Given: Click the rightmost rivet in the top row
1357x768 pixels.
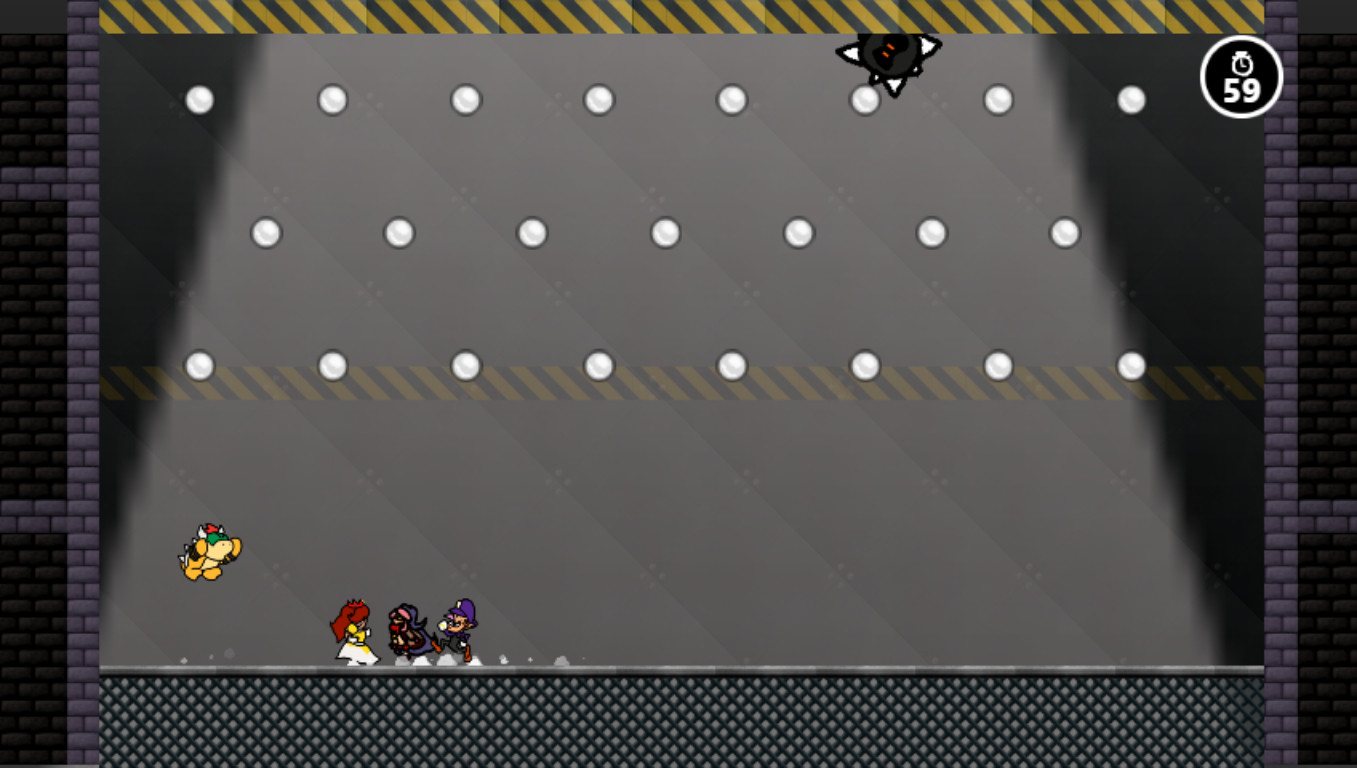Looking at the screenshot, I should tap(1130, 98).
